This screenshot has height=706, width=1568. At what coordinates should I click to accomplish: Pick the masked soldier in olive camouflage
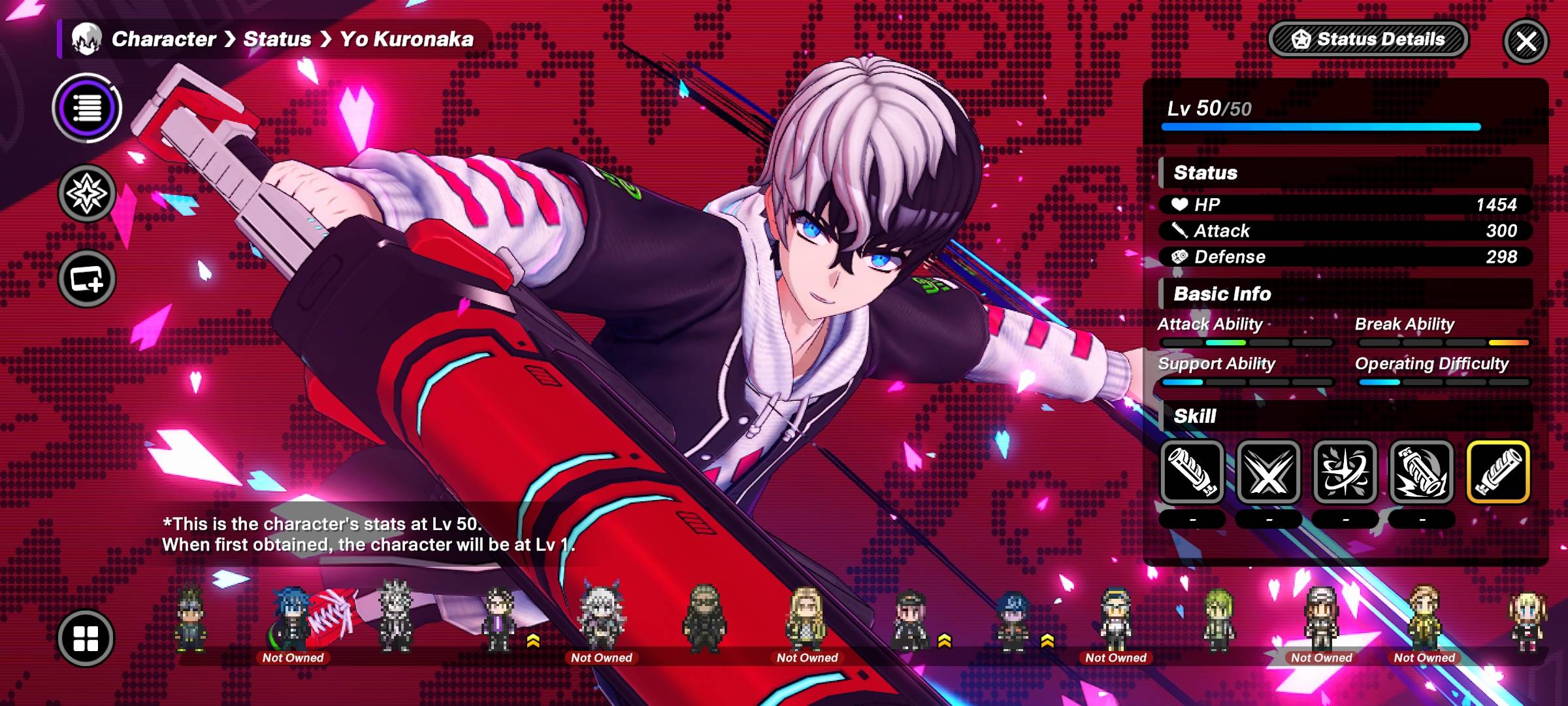click(704, 618)
